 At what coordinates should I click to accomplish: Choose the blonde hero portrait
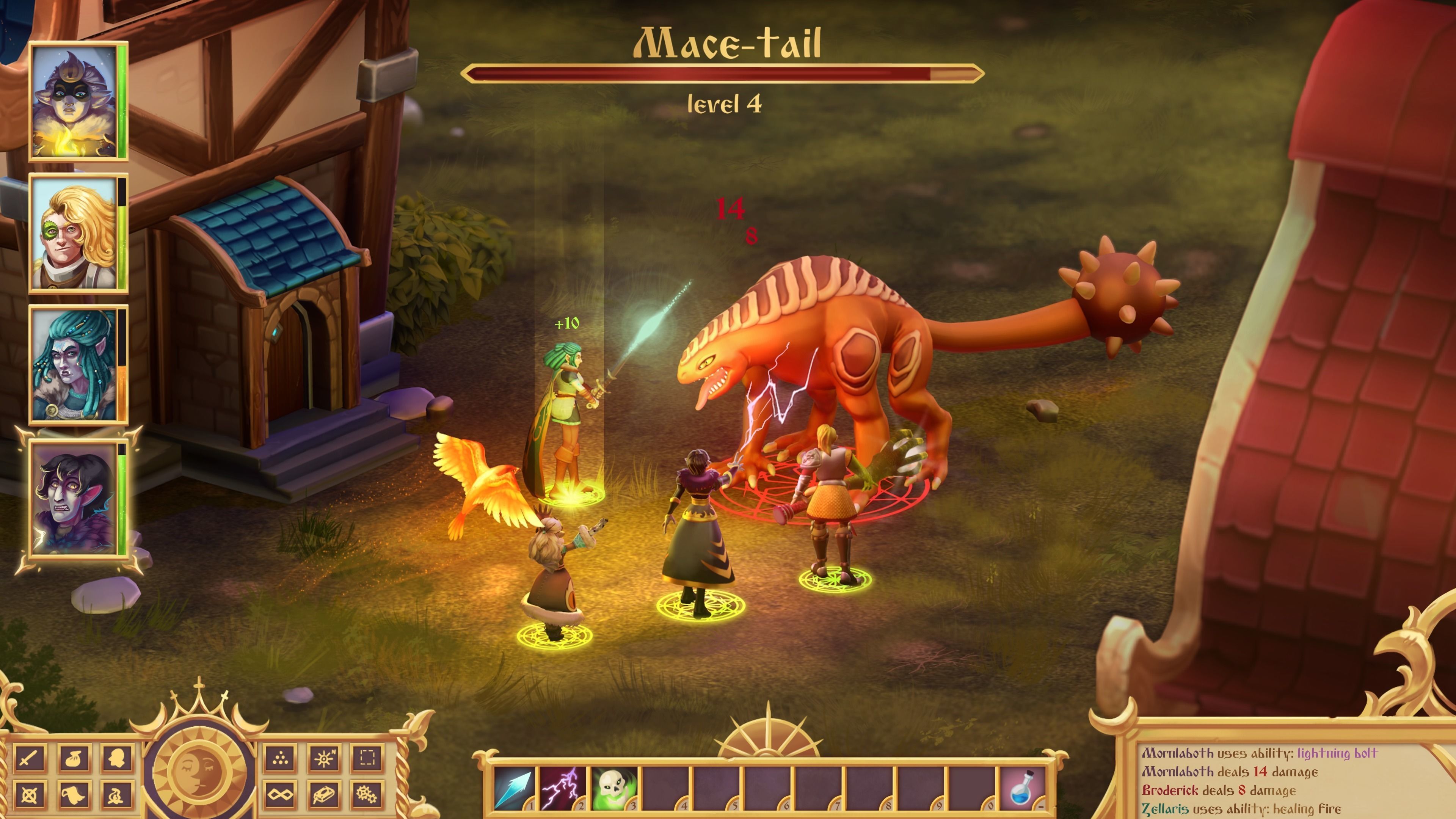[75, 233]
